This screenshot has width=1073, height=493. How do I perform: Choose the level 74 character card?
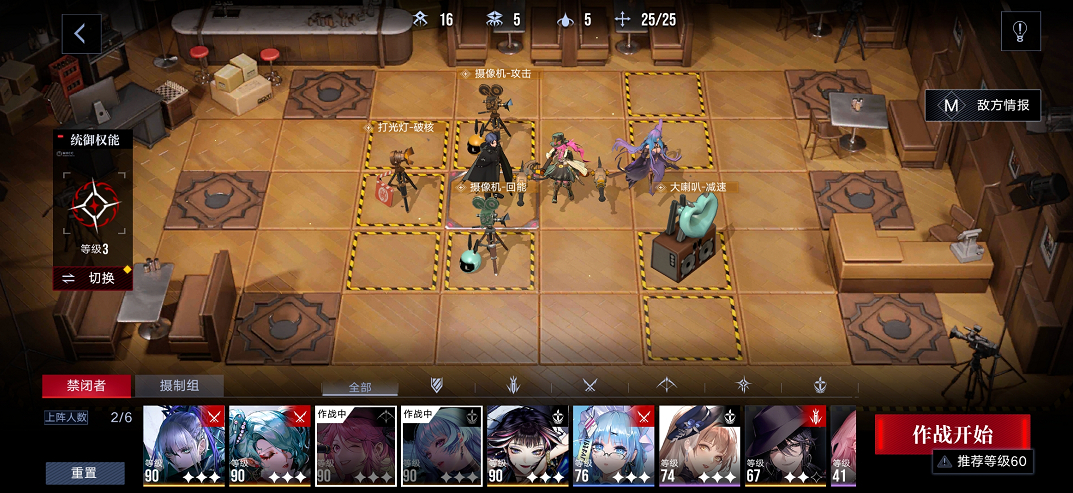coord(700,445)
